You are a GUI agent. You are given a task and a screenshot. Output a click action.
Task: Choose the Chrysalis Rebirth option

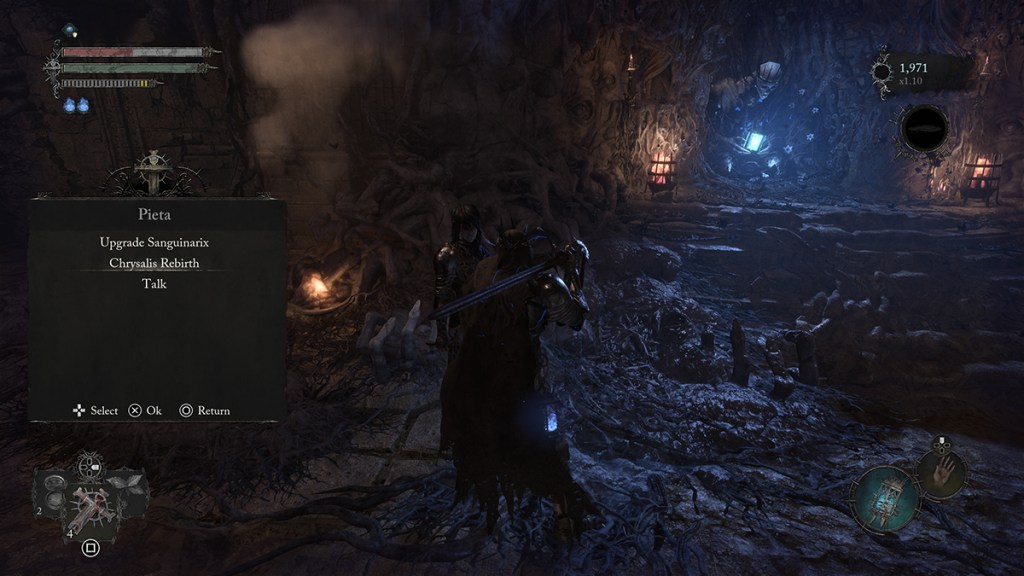tap(153, 263)
